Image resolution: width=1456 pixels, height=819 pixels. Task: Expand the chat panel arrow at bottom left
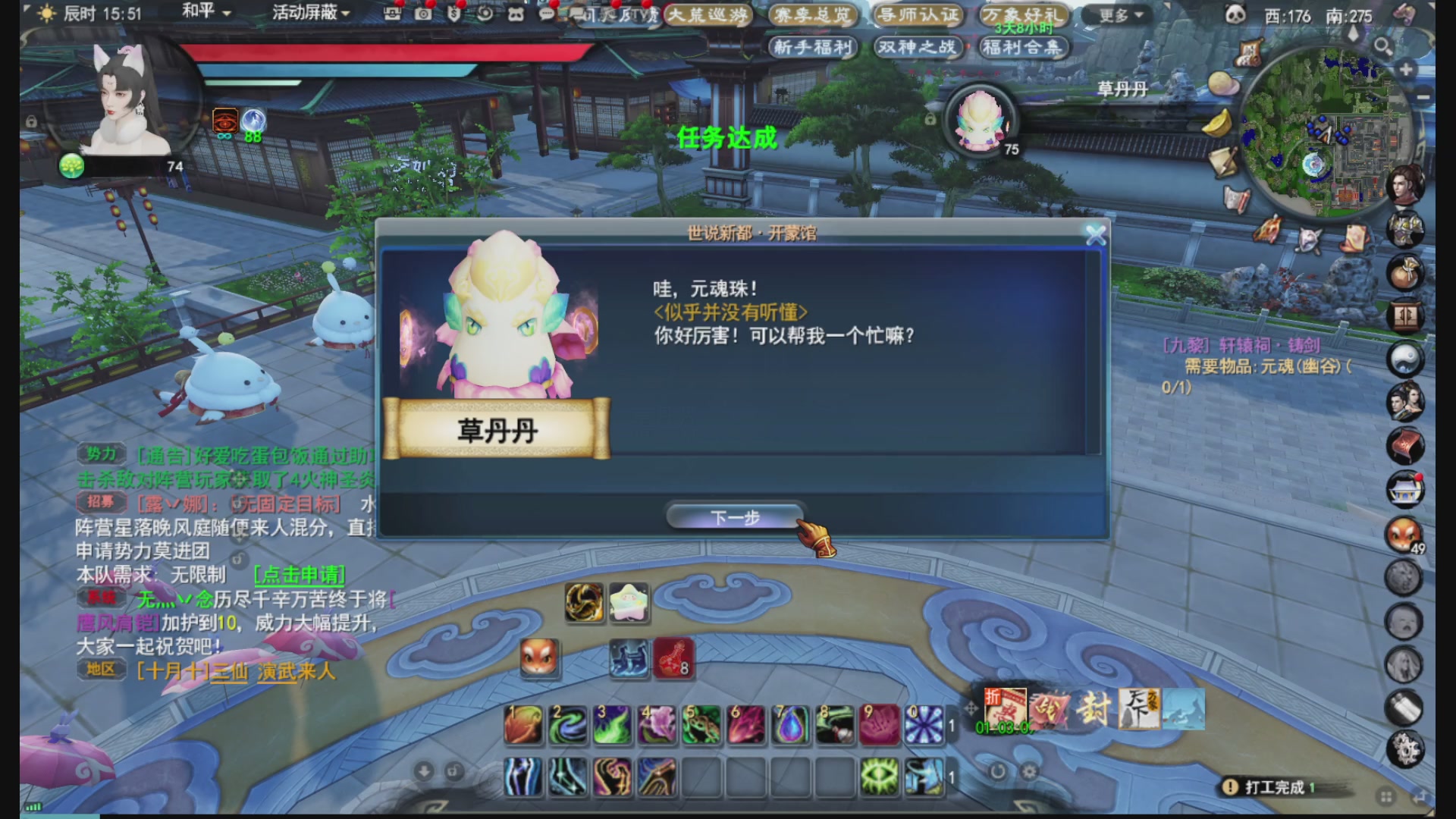(423, 770)
